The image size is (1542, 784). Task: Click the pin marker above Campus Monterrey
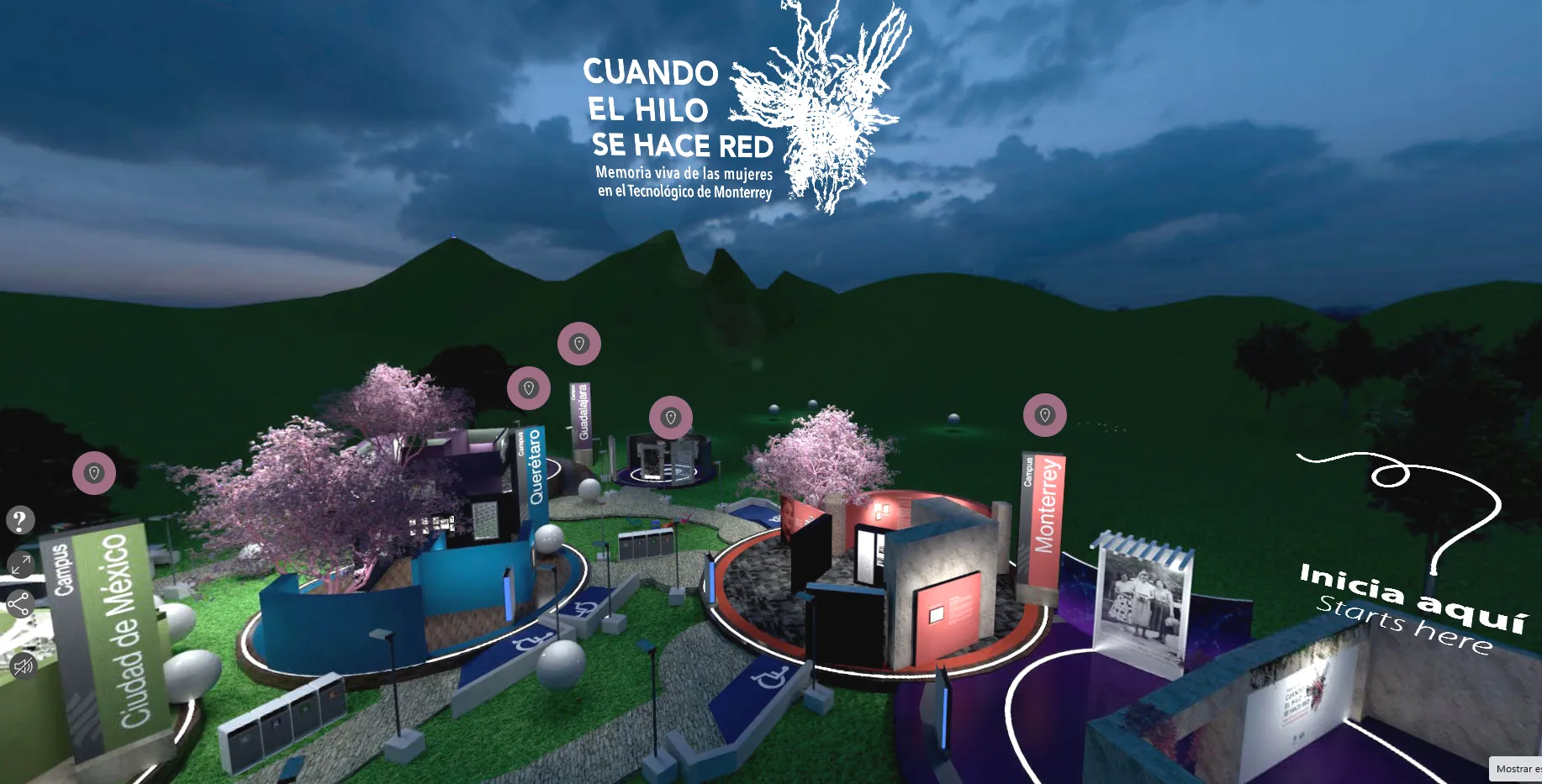tap(1044, 415)
